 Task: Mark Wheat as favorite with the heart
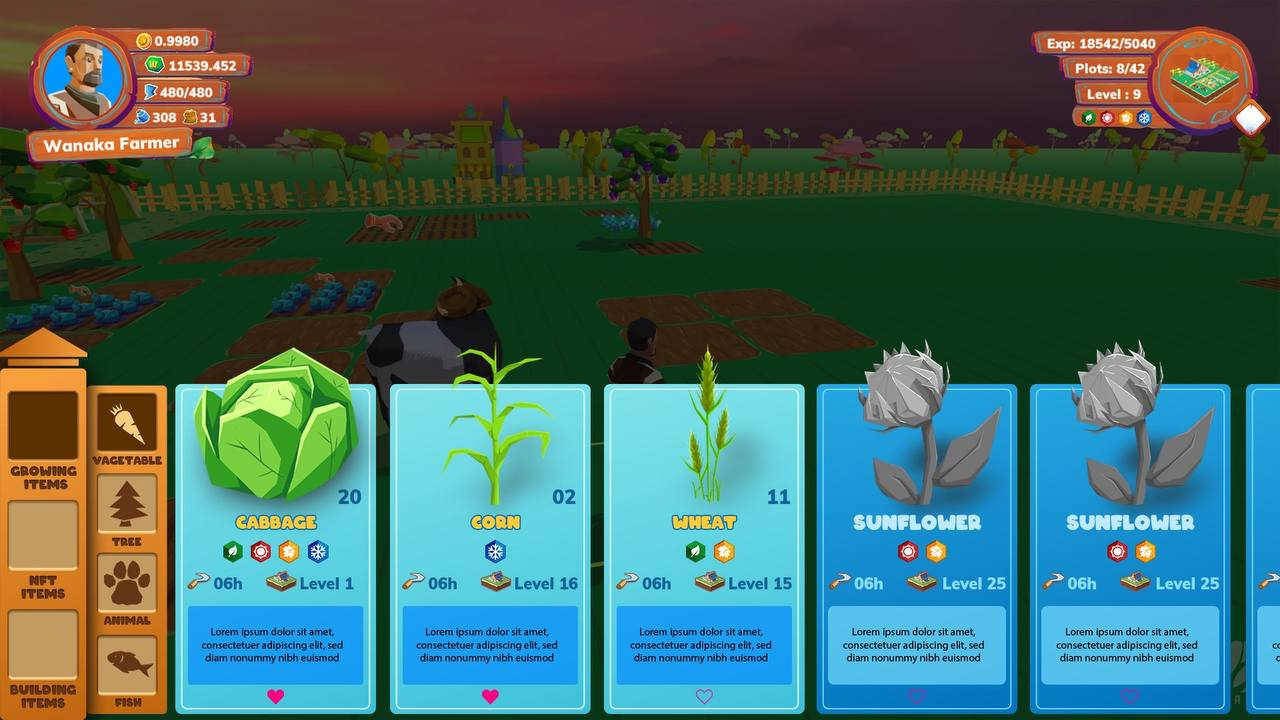tap(704, 696)
